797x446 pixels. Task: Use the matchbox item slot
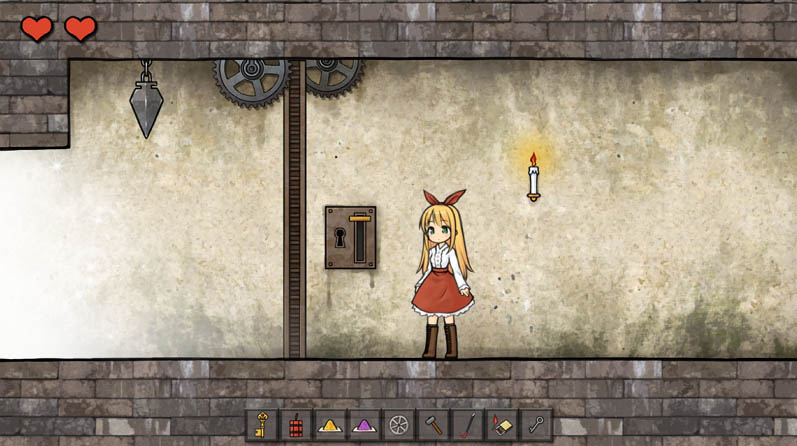(501, 424)
